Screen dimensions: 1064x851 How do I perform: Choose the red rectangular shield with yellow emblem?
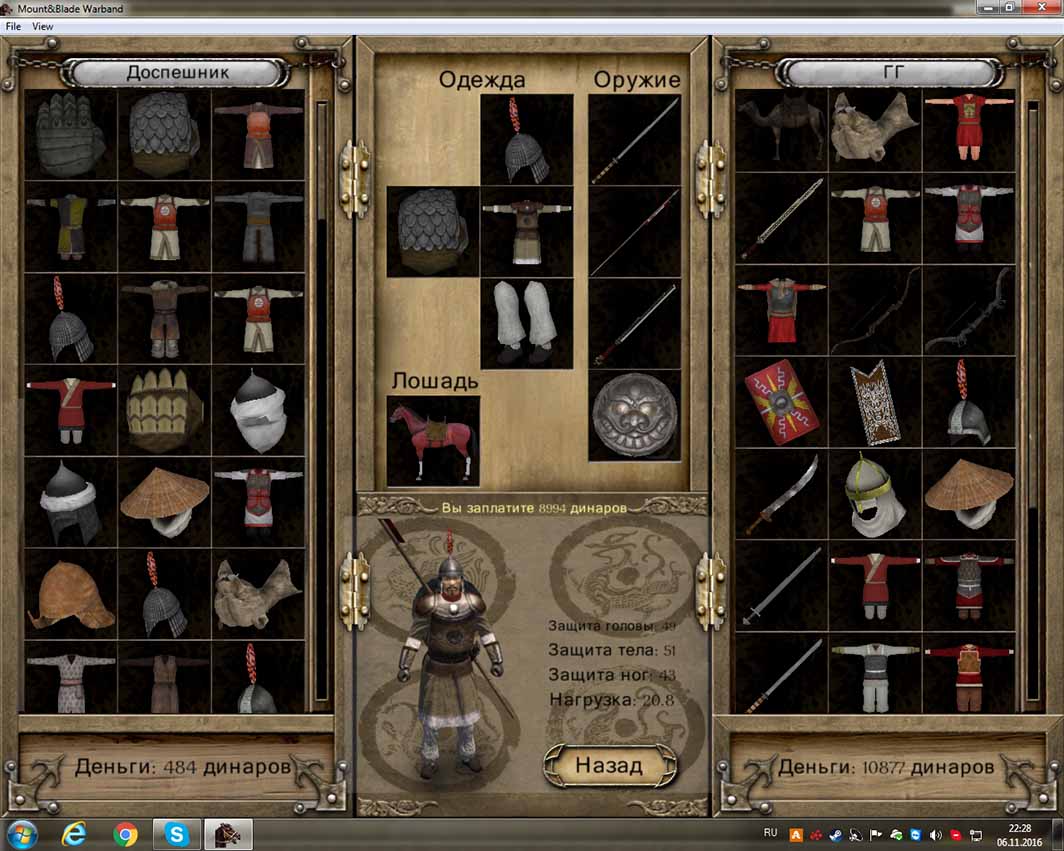(x=781, y=402)
